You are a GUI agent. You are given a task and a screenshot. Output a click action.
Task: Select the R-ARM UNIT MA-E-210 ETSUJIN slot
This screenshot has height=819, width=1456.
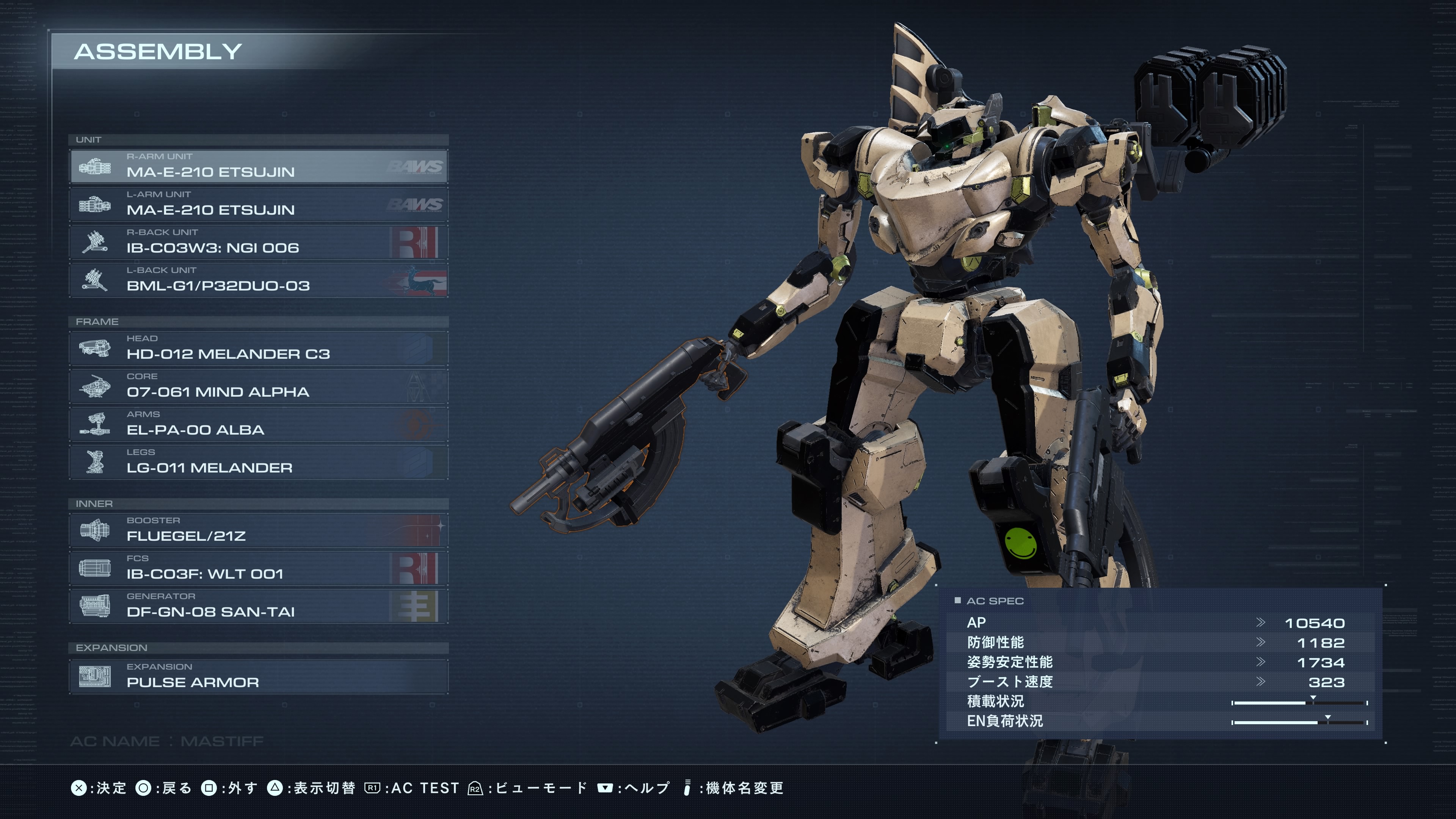tap(259, 166)
